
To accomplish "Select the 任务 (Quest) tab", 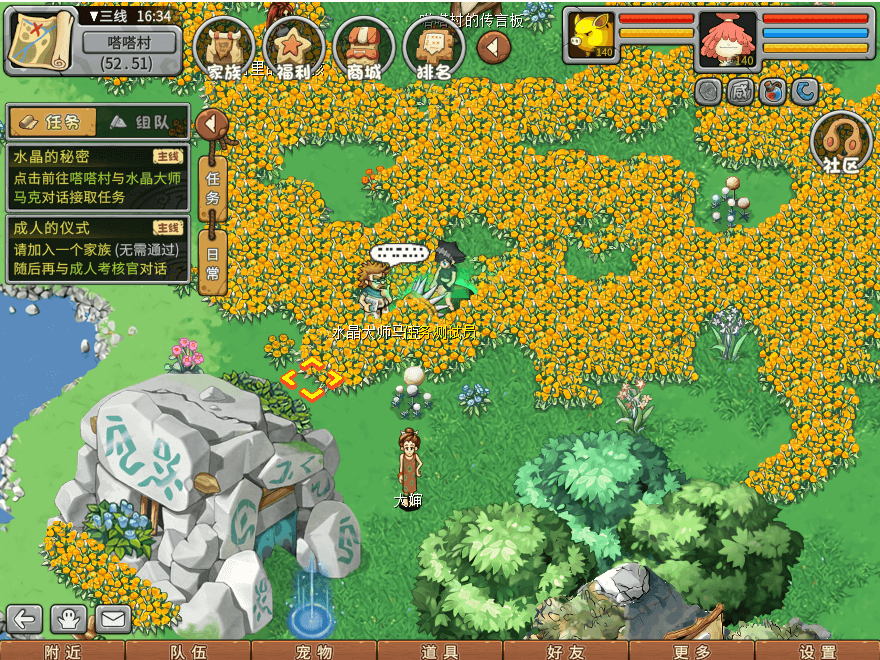I will pos(52,122).
